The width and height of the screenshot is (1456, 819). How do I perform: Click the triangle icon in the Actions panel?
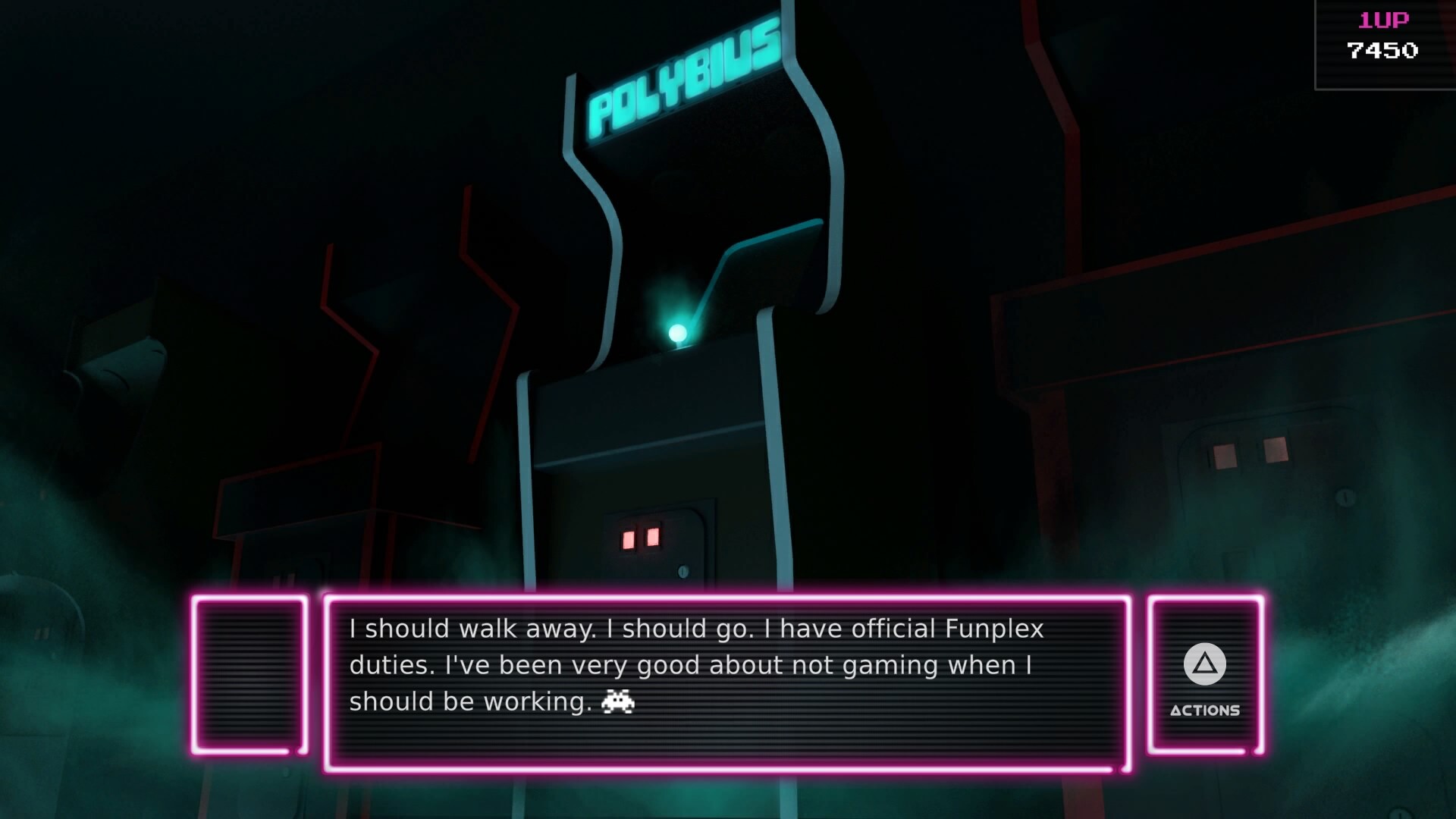(x=1204, y=664)
